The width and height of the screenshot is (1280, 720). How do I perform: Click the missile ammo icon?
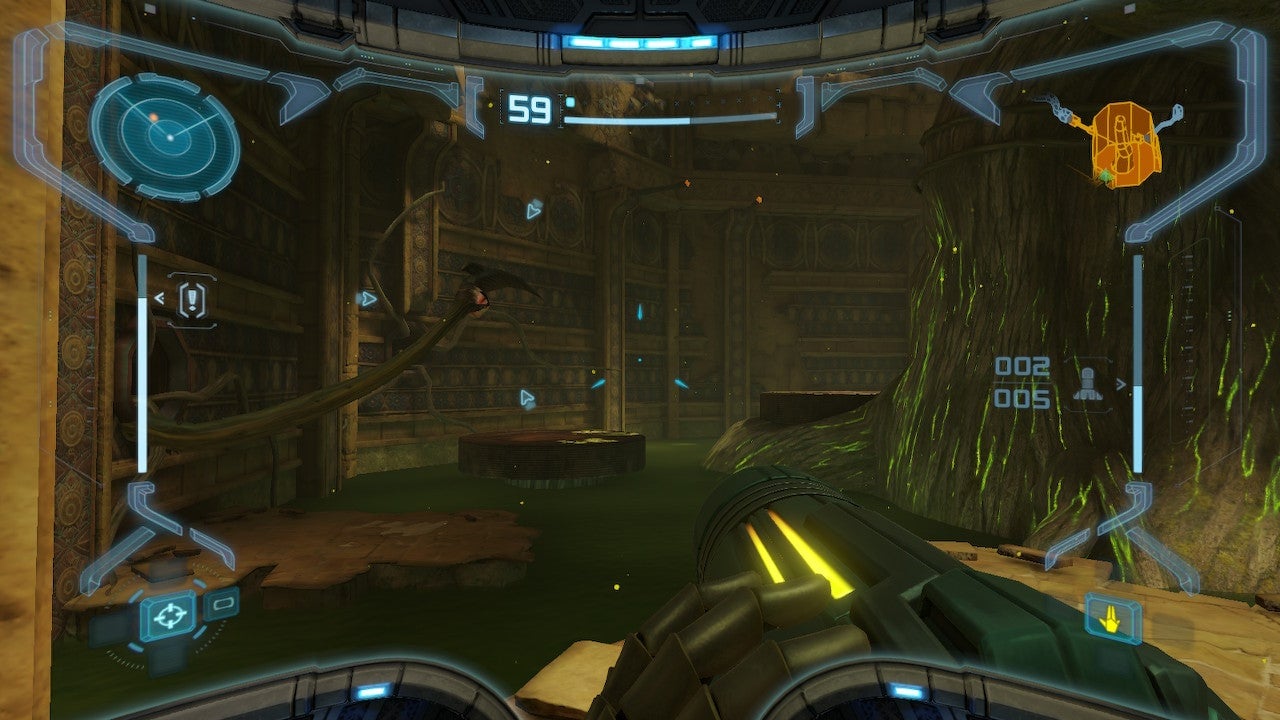(1089, 385)
